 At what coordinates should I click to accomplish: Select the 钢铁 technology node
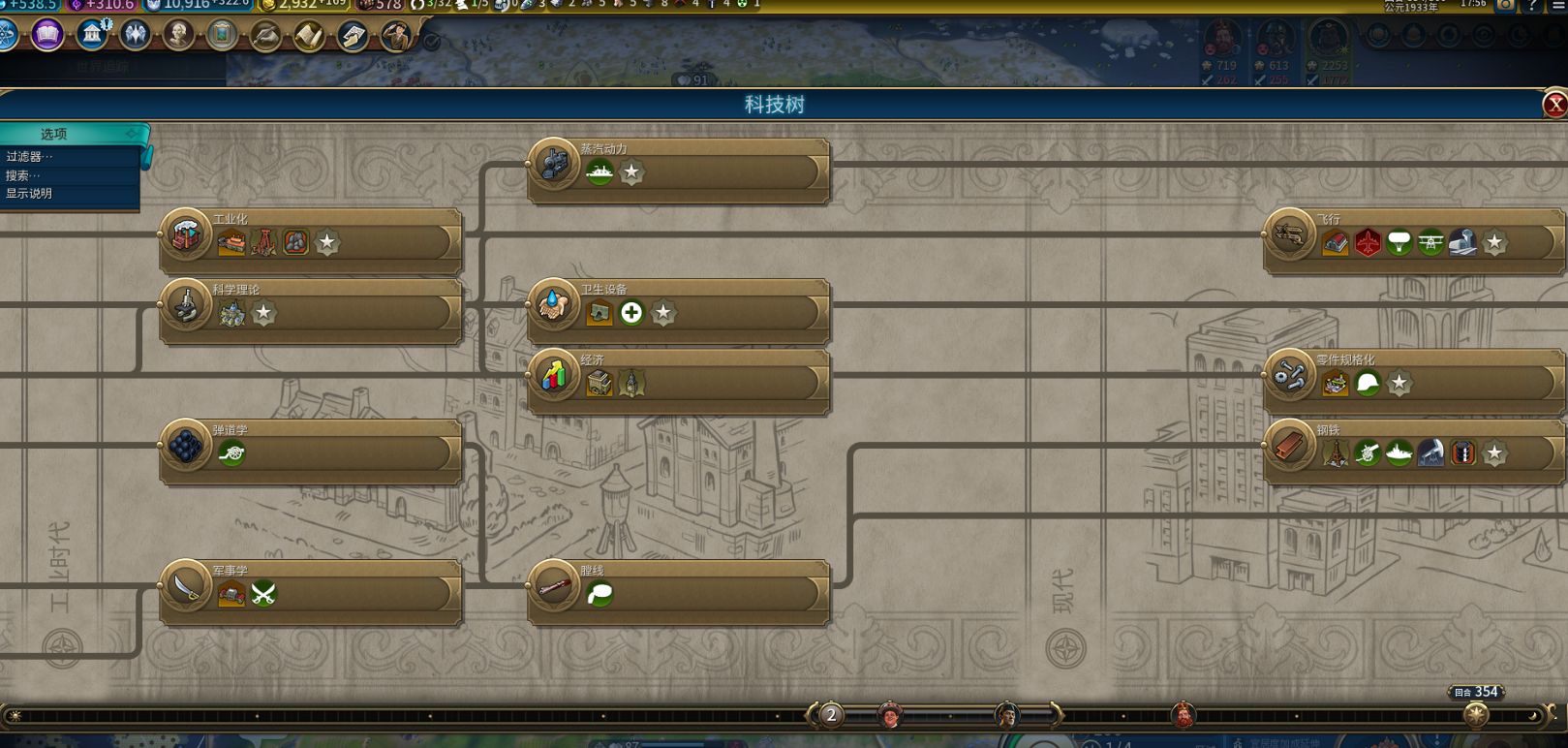pyautogui.click(x=1412, y=452)
